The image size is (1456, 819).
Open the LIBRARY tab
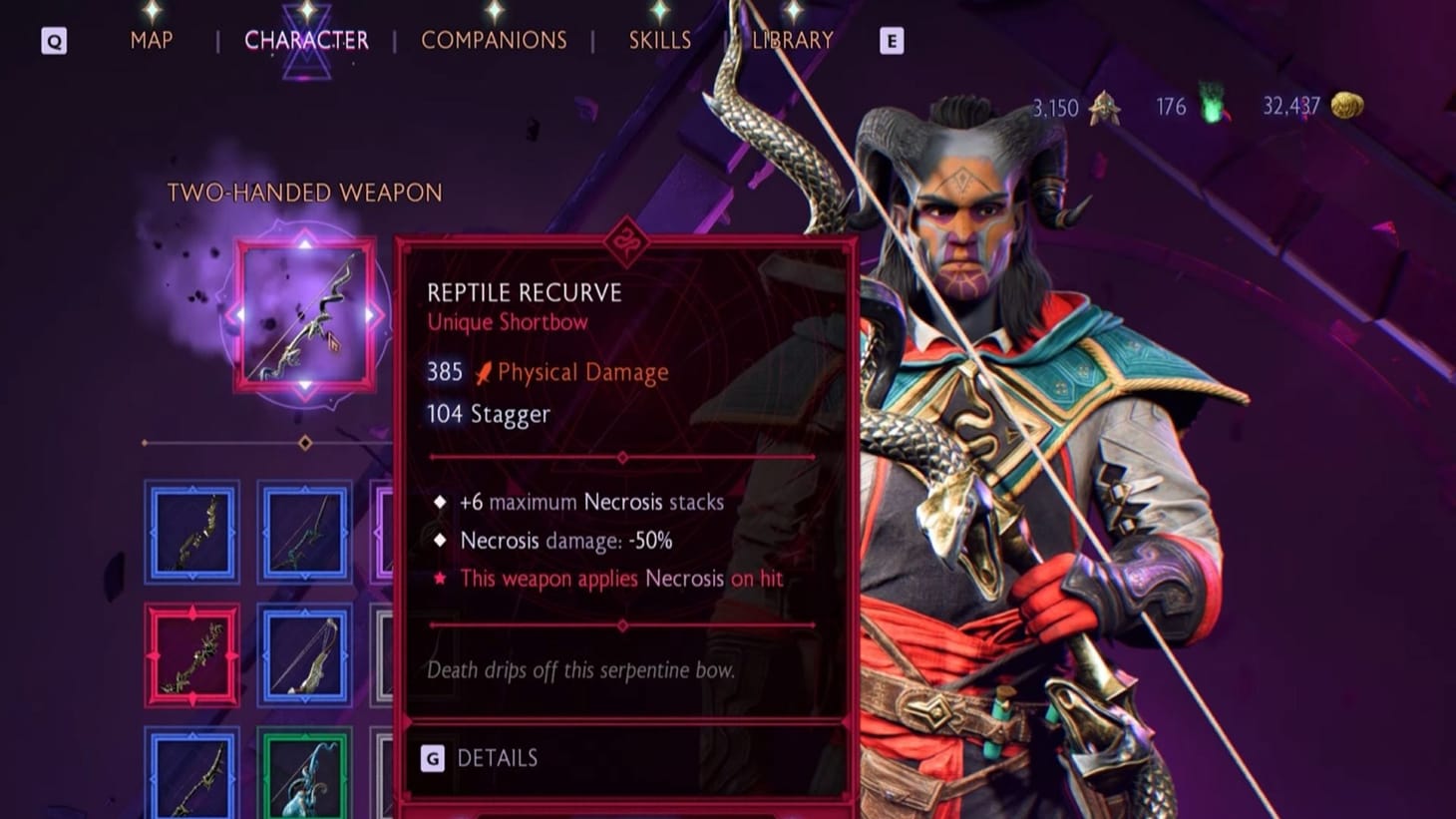click(x=792, y=40)
